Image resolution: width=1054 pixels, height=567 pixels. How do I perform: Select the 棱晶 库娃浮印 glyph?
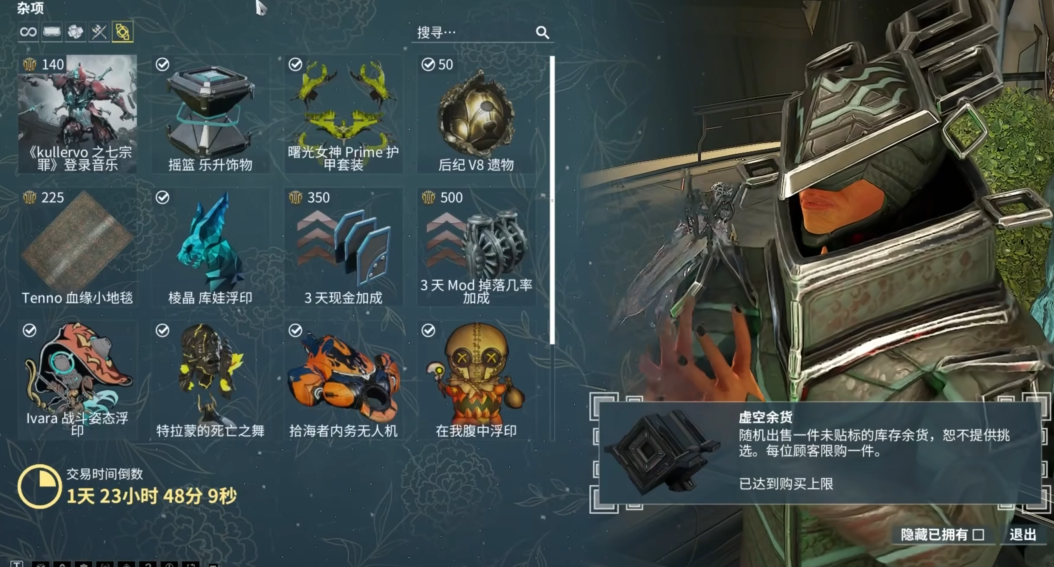210,247
